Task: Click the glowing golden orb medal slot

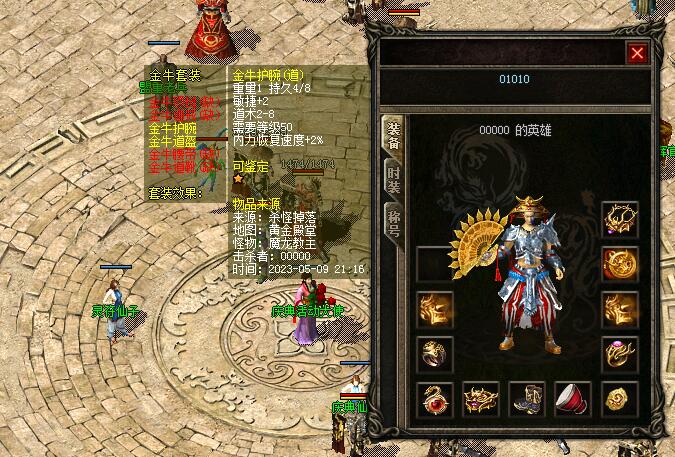Action: click(x=620, y=264)
